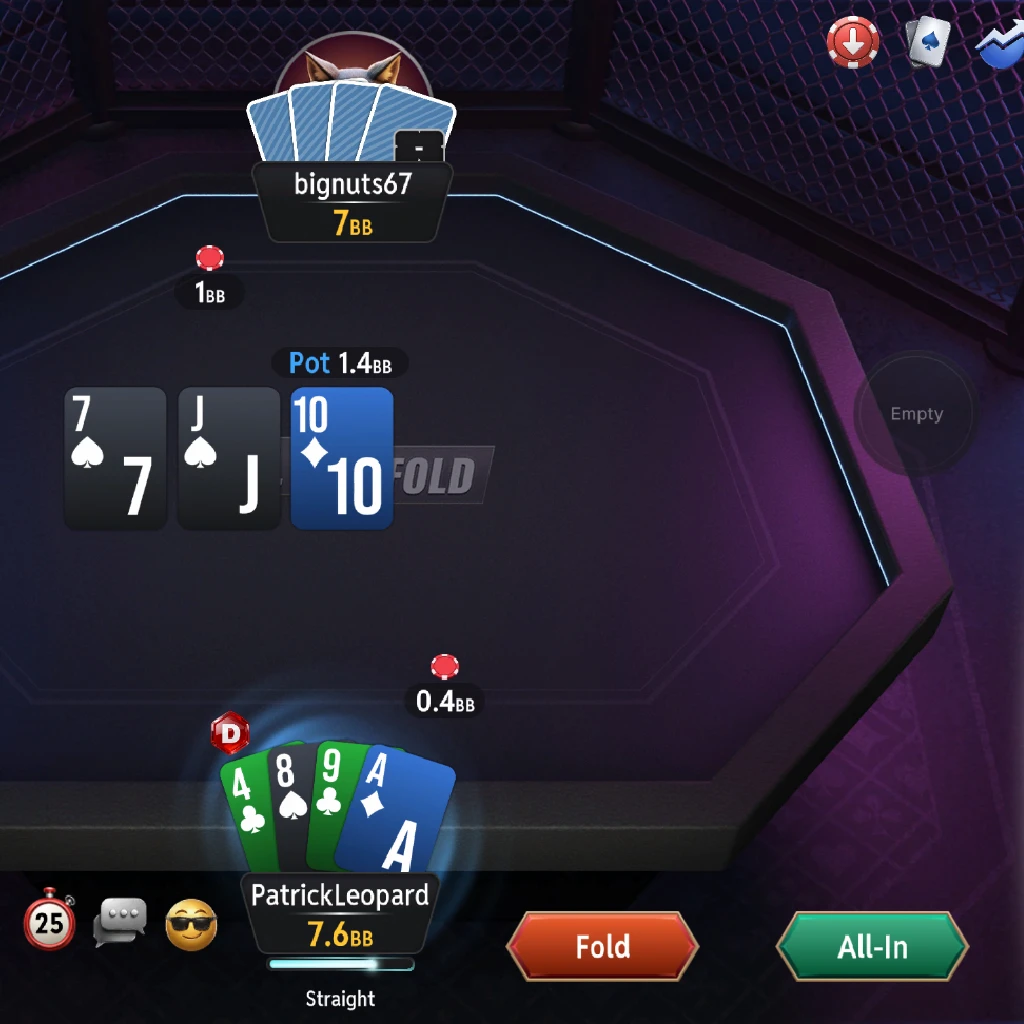Fold the current hand
1024x1024 pixels.
pyautogui.click(x=602, y=946)
